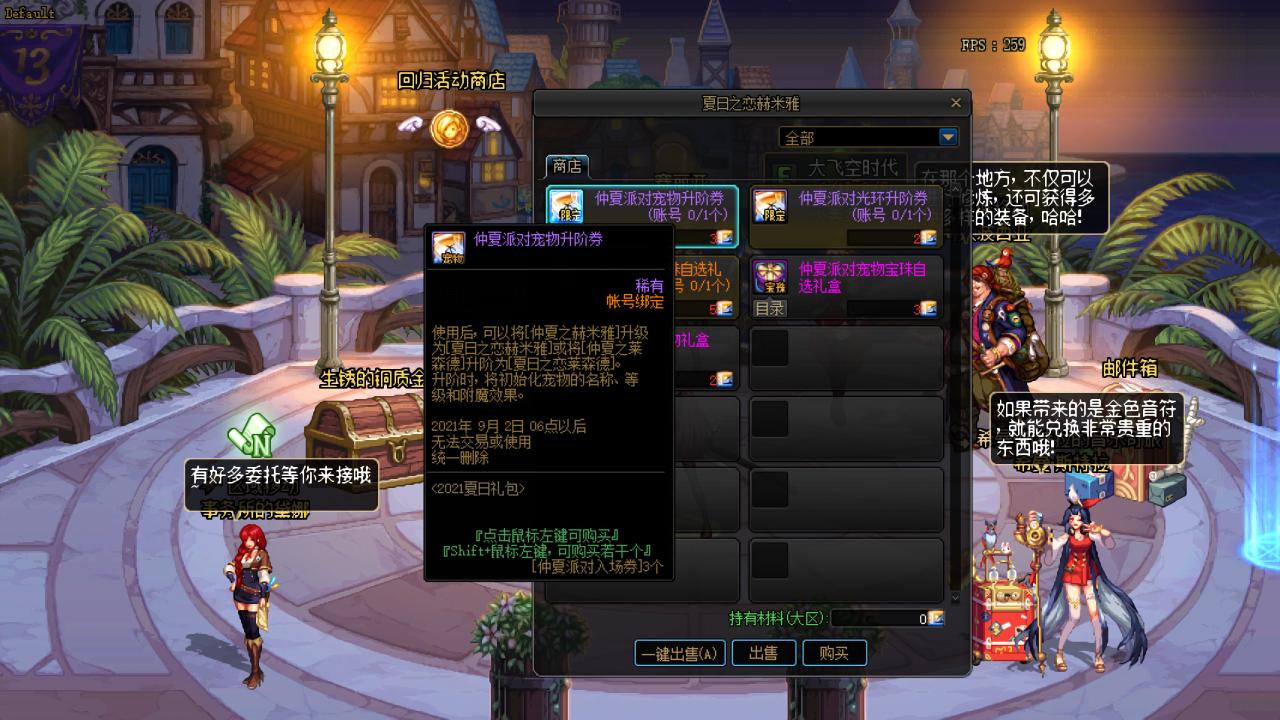The height and width of the screenshot is (720, 1280).
Task: Click the 出售 sell button
Action: tap(764, 653)
